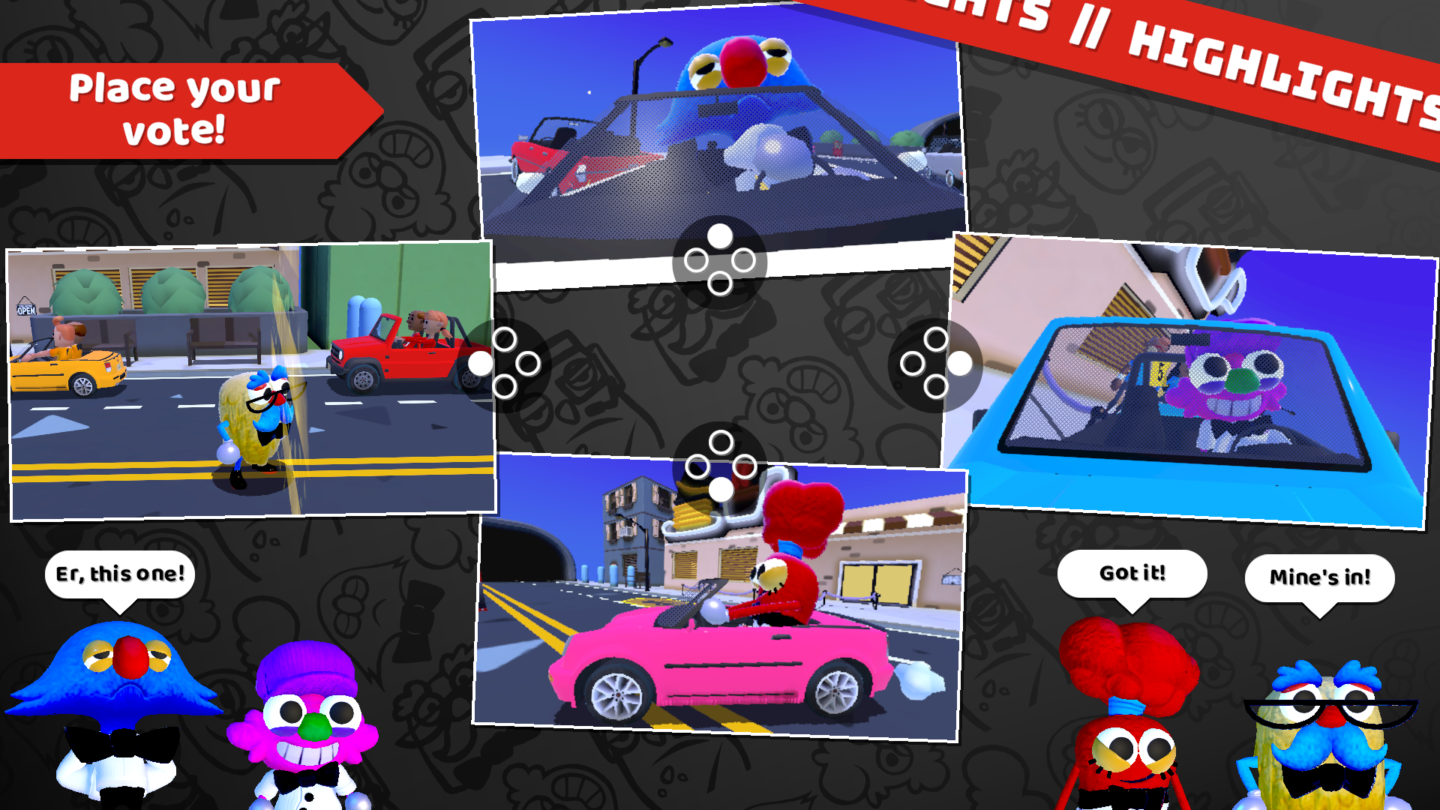Click the 'Er, this one!' speech bubble

tap(120, 572)
